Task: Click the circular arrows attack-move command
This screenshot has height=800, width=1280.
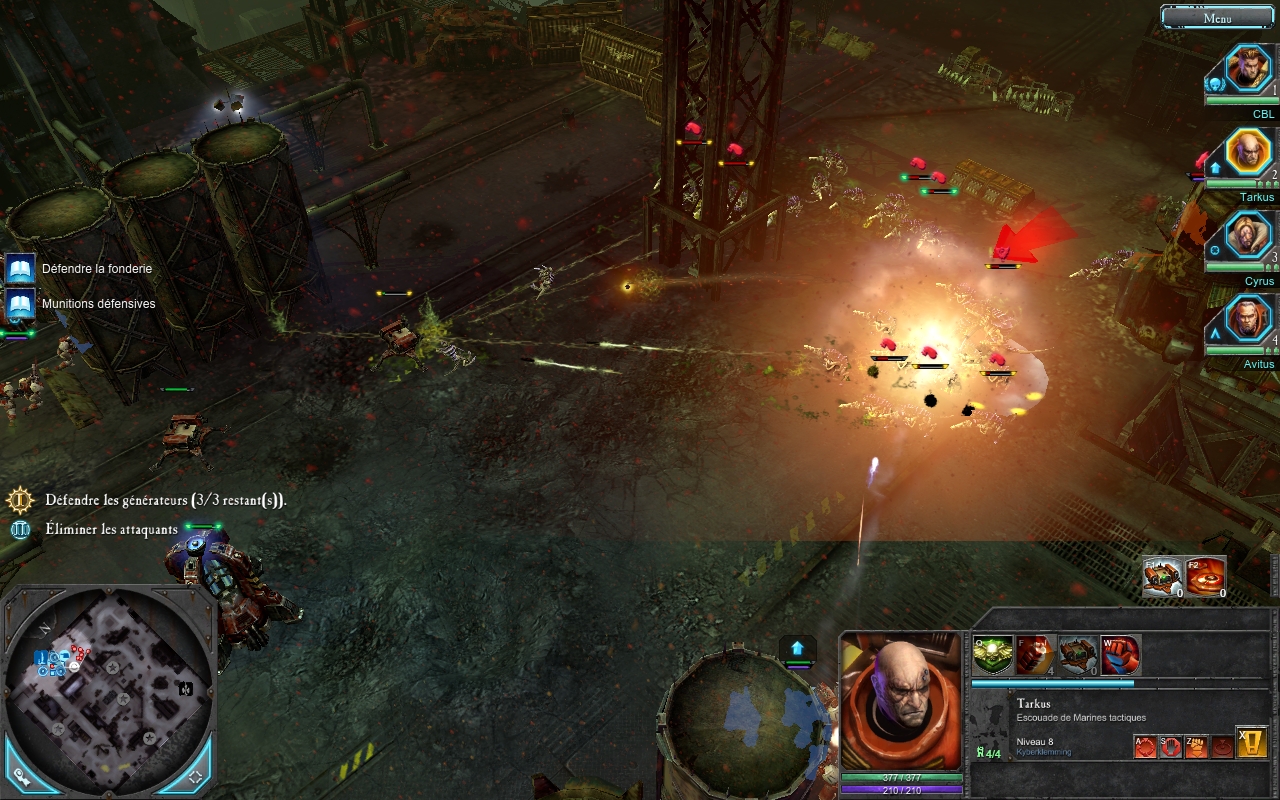Action: point(1145,746)
